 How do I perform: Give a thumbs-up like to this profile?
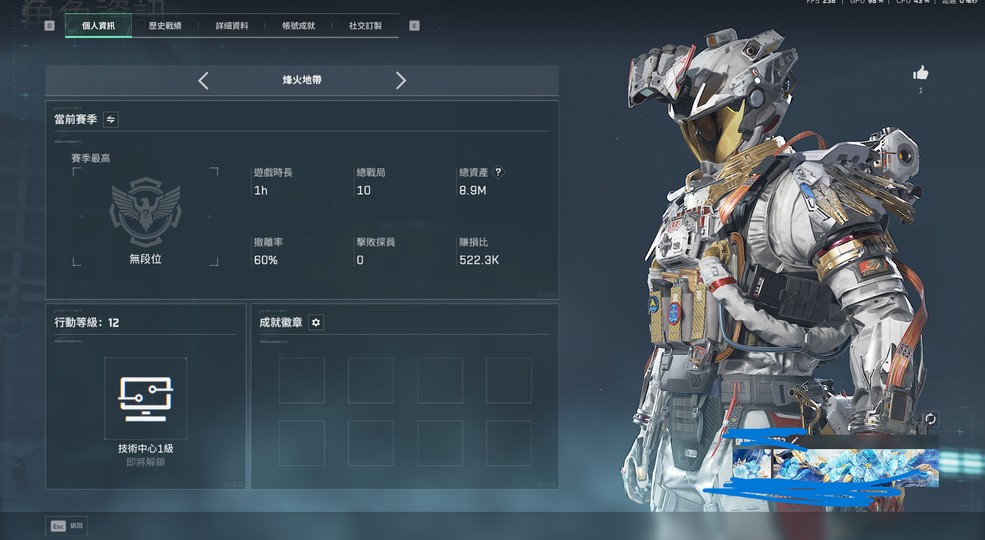pos(921,73)
